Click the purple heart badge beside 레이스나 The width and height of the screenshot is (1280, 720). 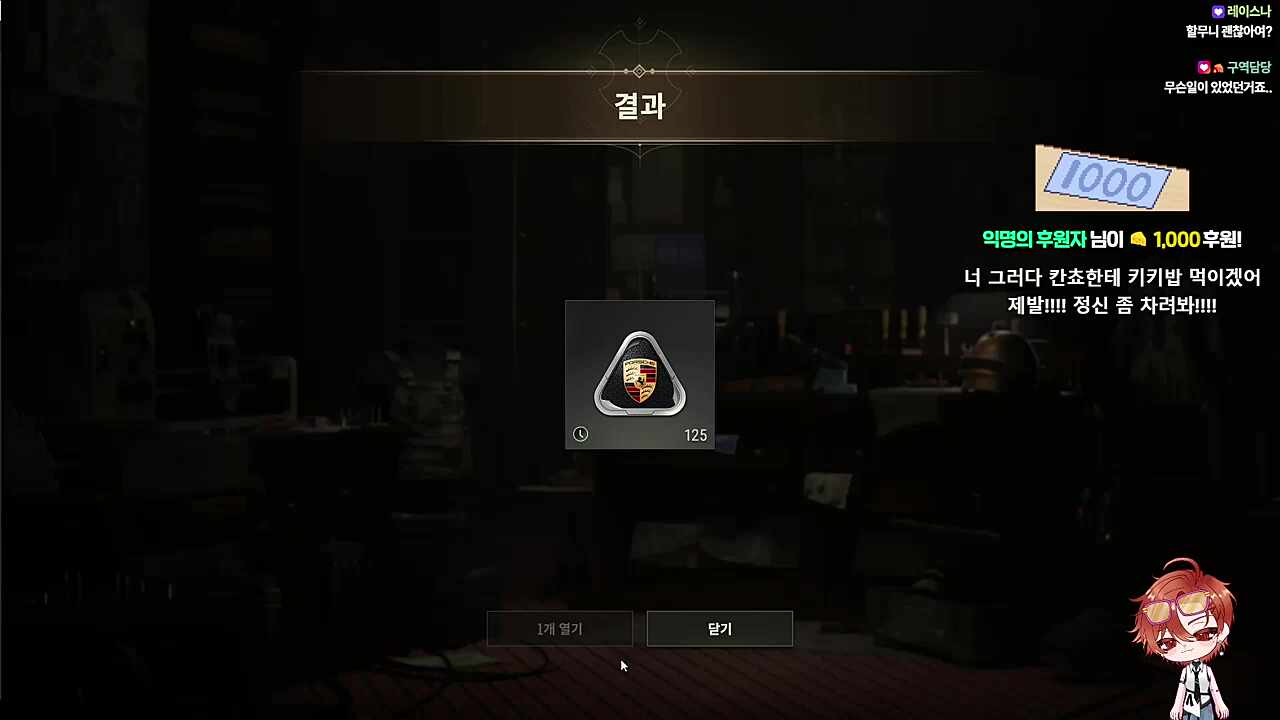(1217, 11)
